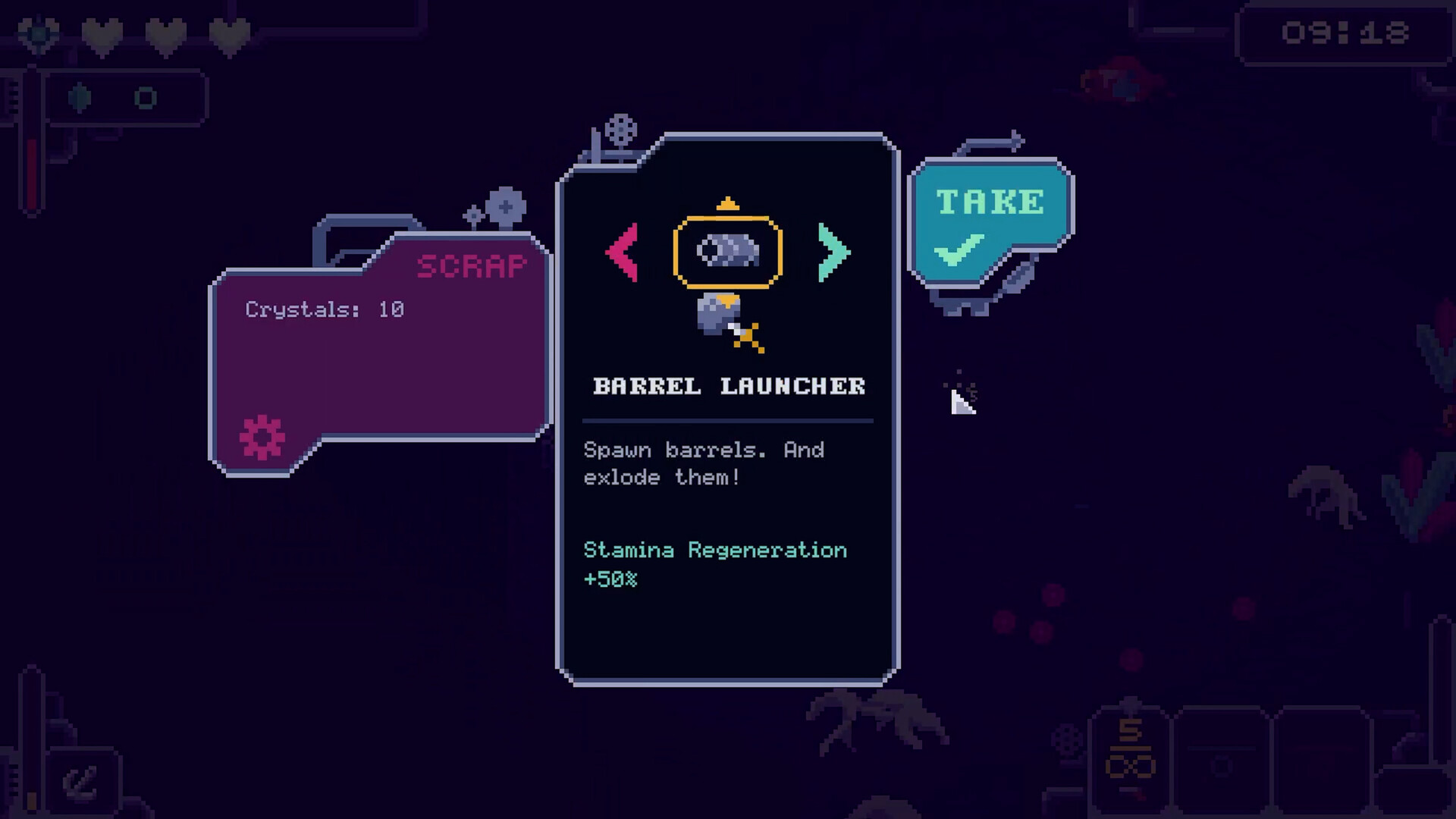Select the teal right arrow

pyautogui.click(x=833, y=253)
